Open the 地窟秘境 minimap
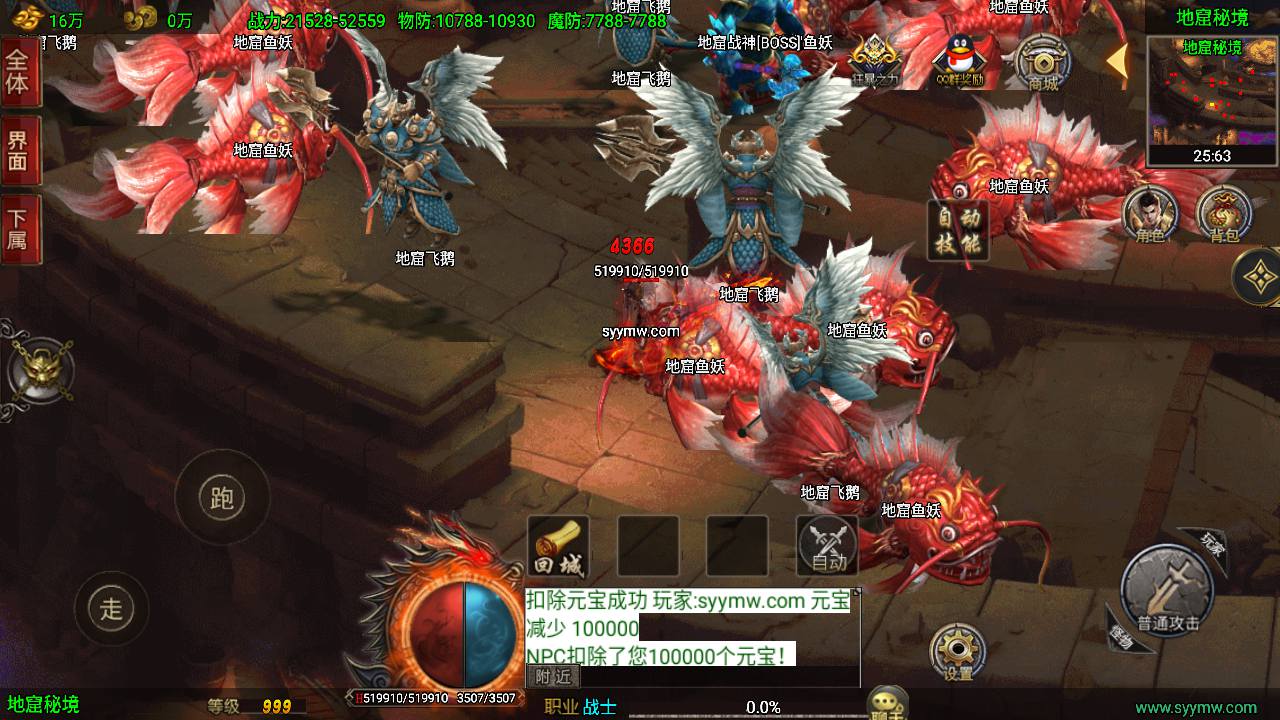The width and height of the screenshot is (1280, 720). (1212, 100)
